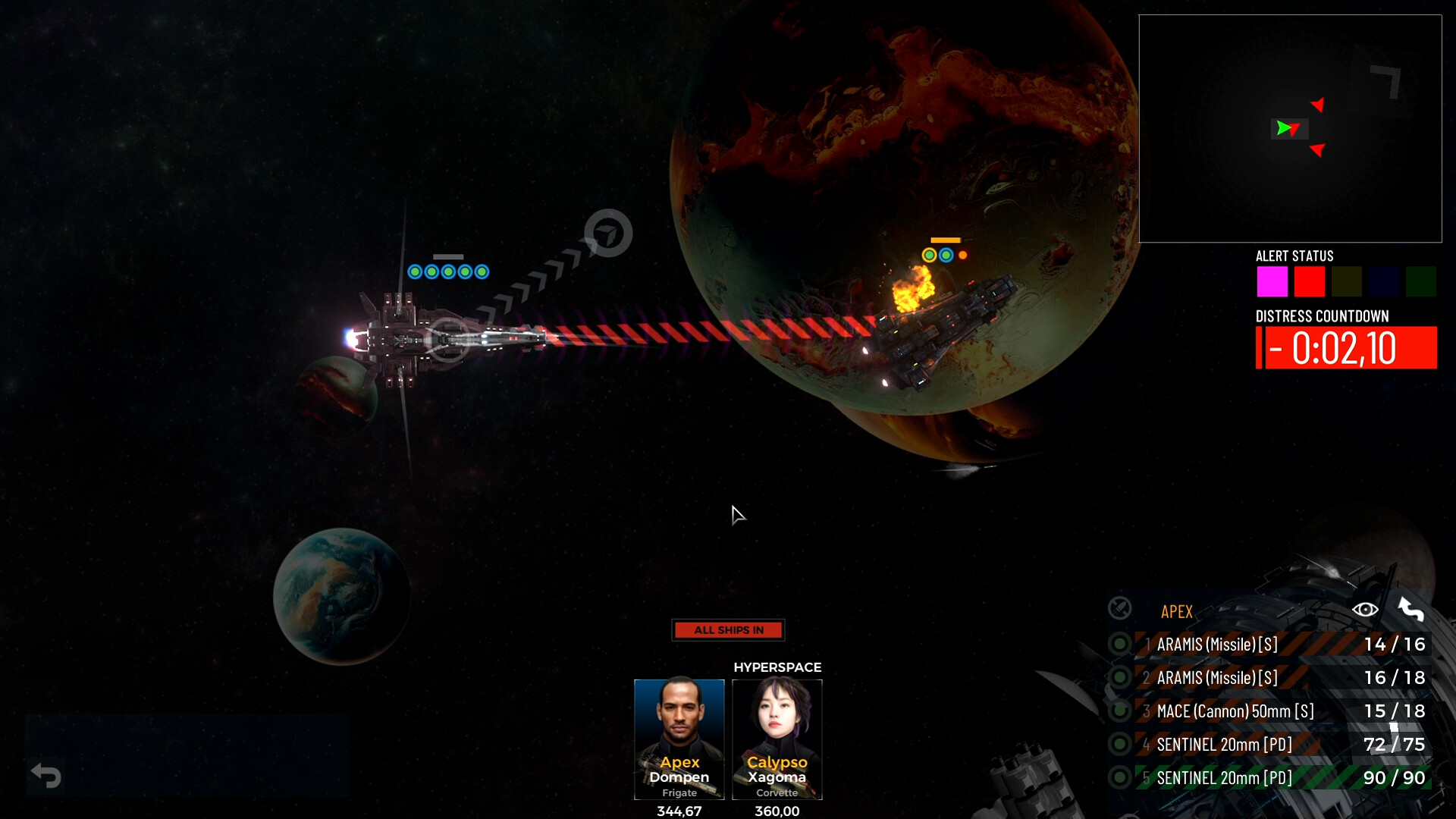Click the curved arrow beside Apex
The width and height of the screenshot is (1456, 819).
pos(1410,610)
